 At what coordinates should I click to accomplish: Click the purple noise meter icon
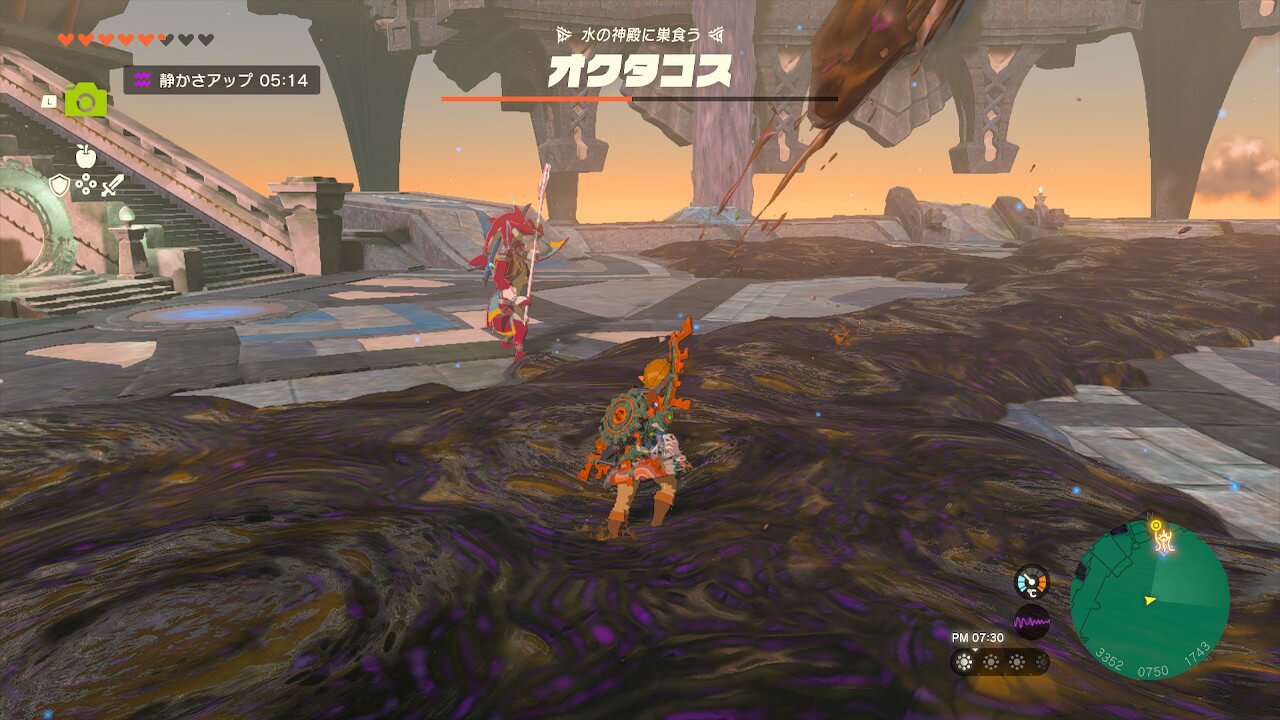click(x=1031, y=622)
